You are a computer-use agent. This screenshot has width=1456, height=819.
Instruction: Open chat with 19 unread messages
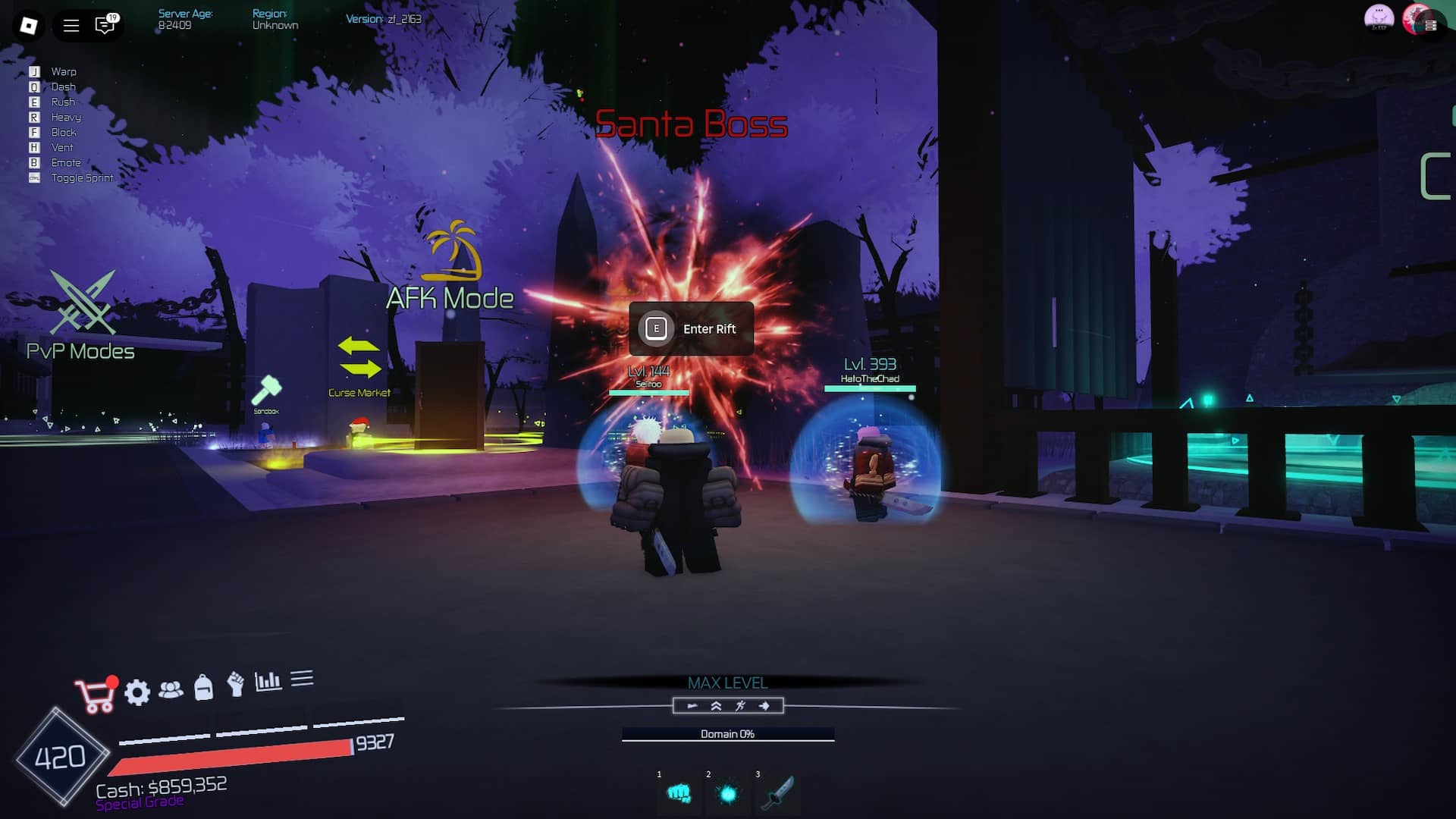click(x=104, y=25)
